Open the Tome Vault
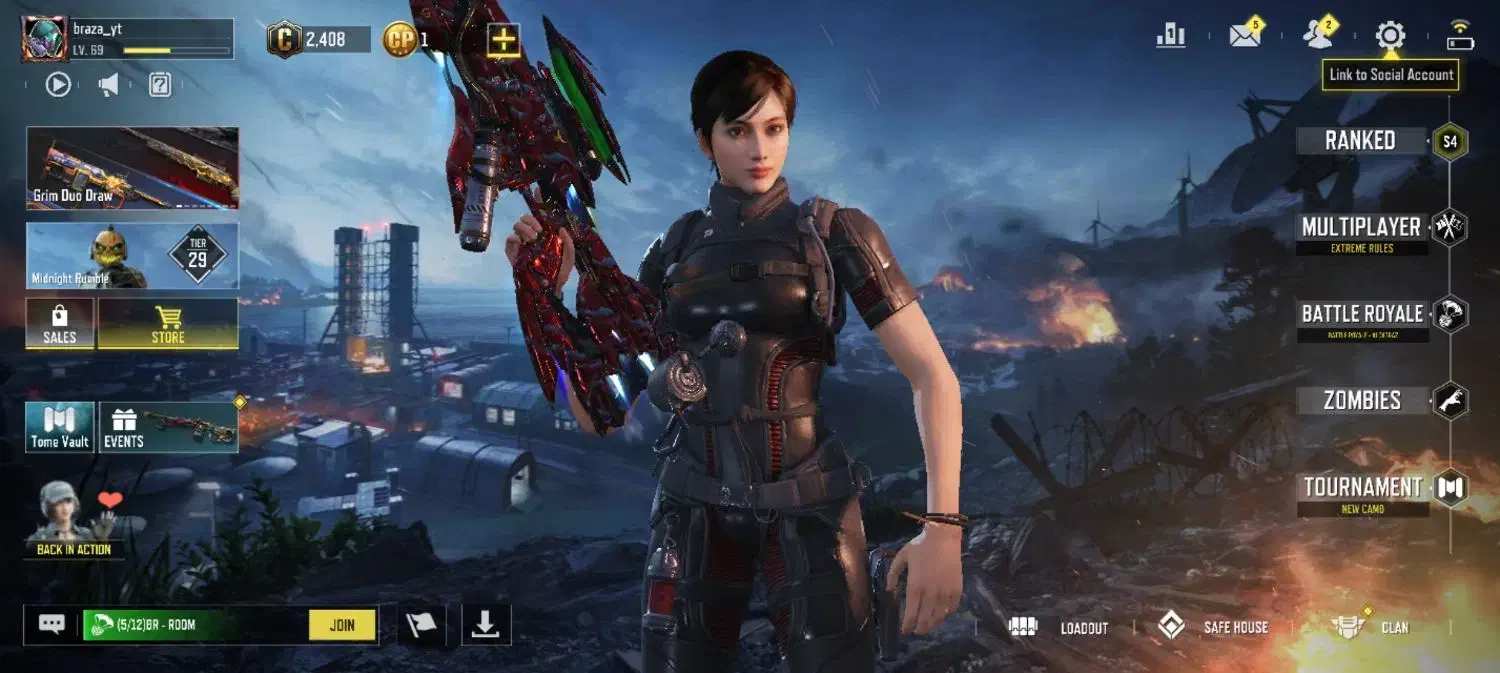Image resolution: width=1500 pixels, height=673 pixels. click(x=60, y=427)
